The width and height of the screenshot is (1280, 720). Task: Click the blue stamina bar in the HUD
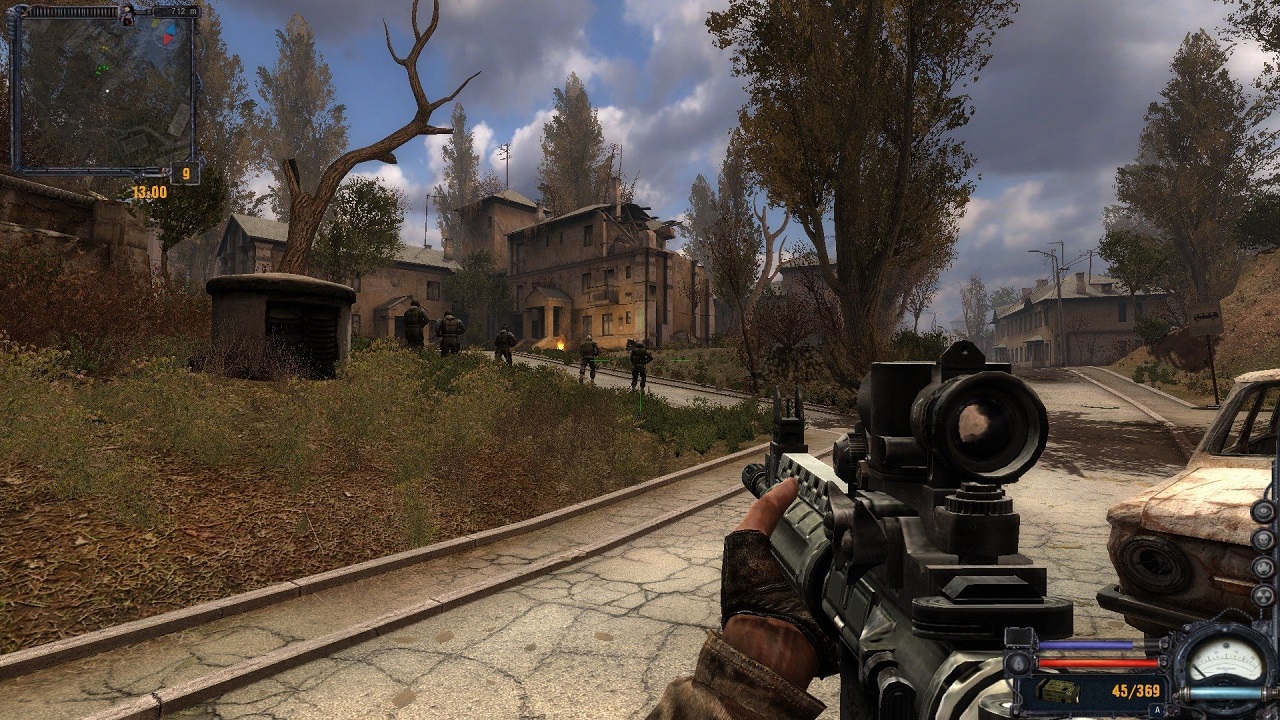point(1085,645)
